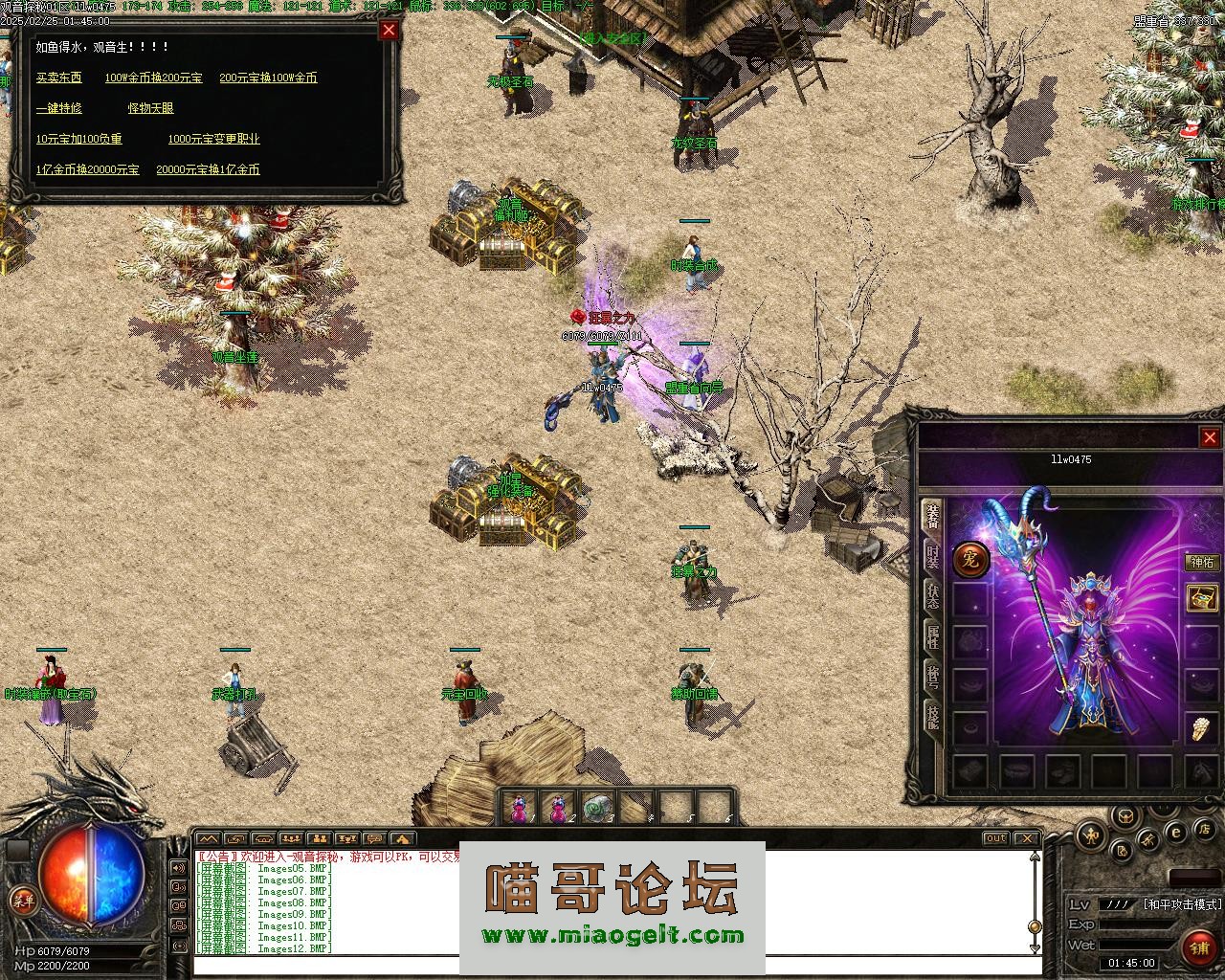Click the round 店 store icon
1225x980 pixels.
[x=1208, y=828]
